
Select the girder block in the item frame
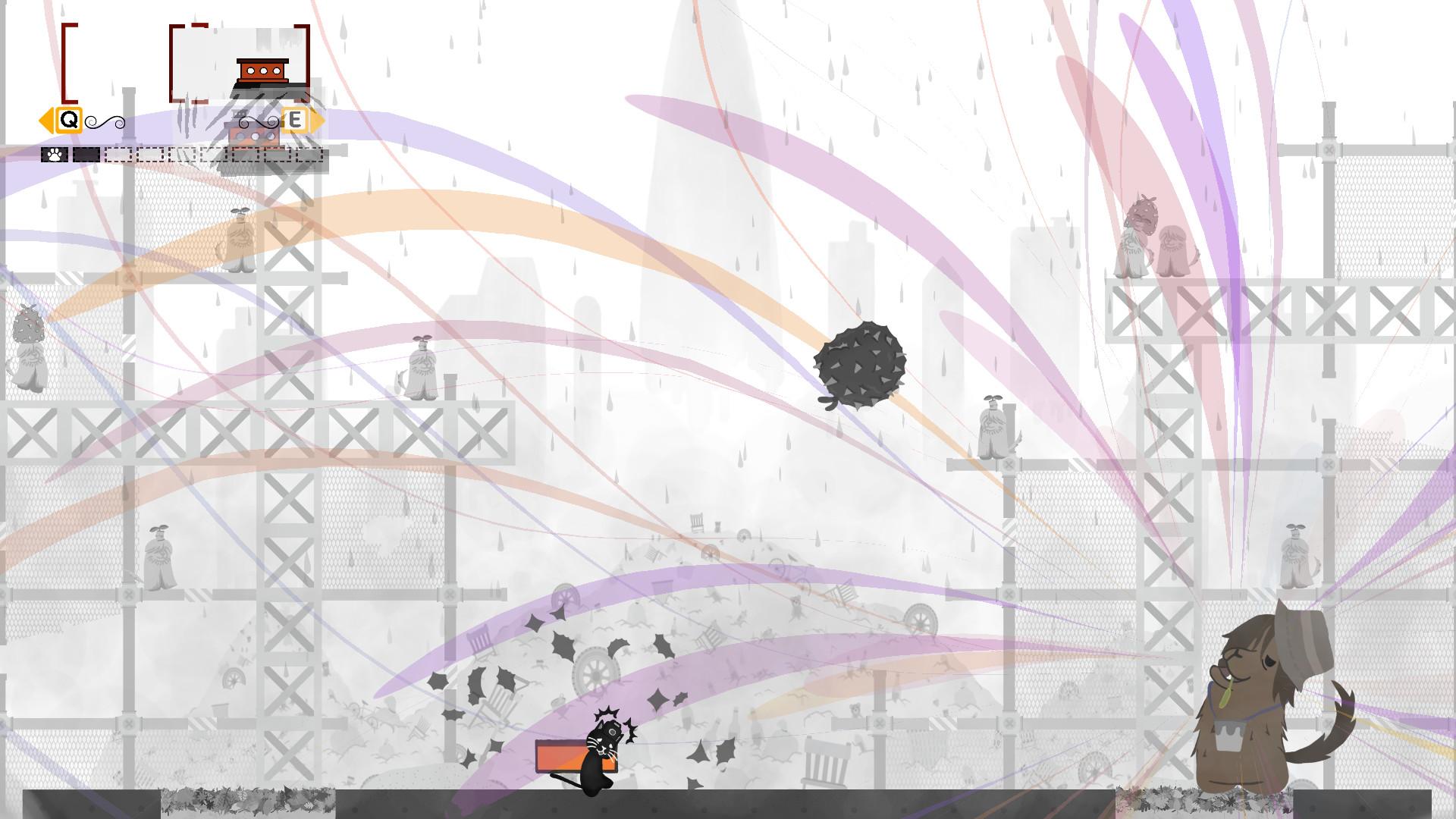coord(265,71)
